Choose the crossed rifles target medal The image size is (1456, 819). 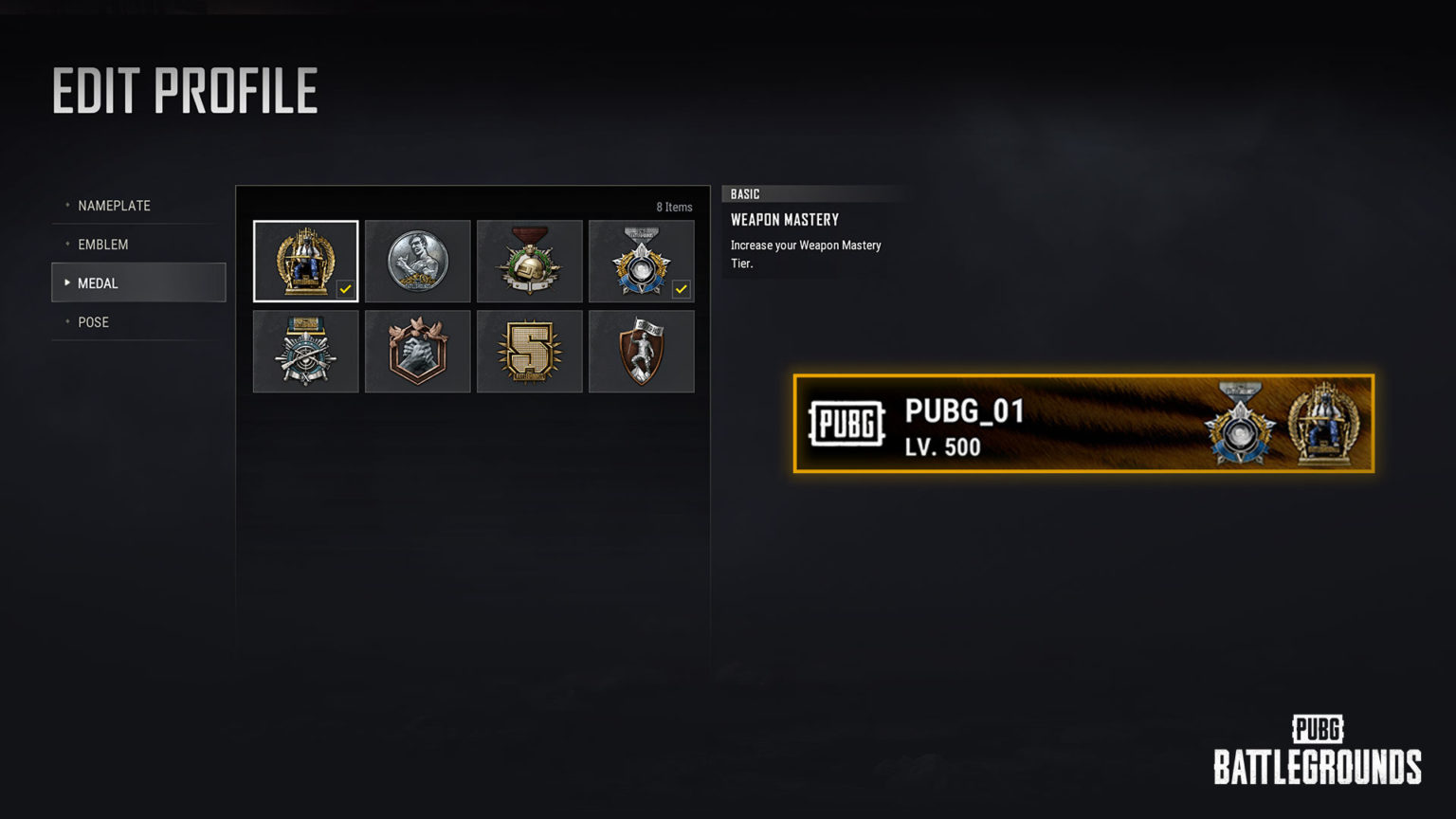305,351
